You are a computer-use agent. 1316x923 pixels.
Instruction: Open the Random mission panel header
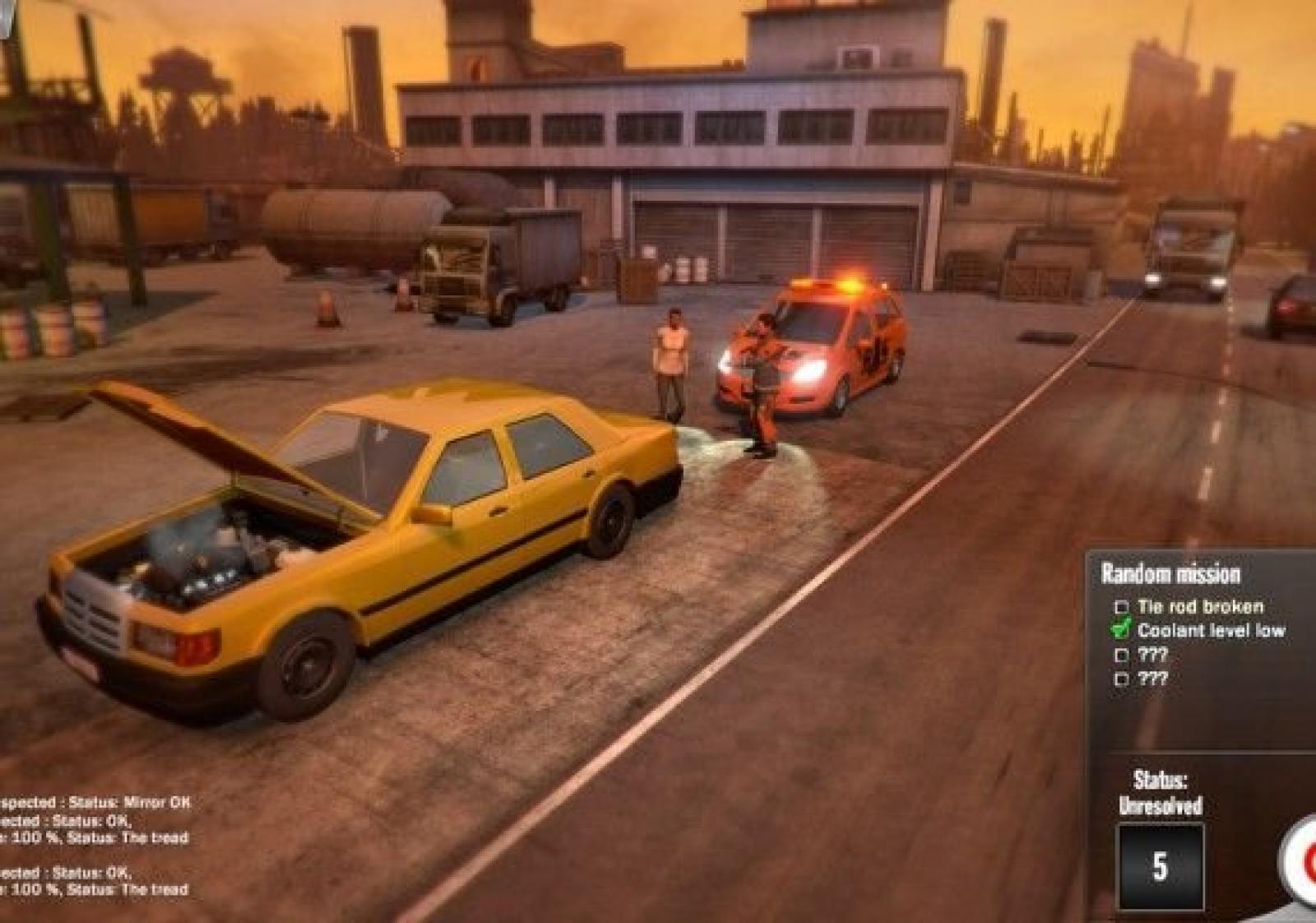tap(1170, 573)
